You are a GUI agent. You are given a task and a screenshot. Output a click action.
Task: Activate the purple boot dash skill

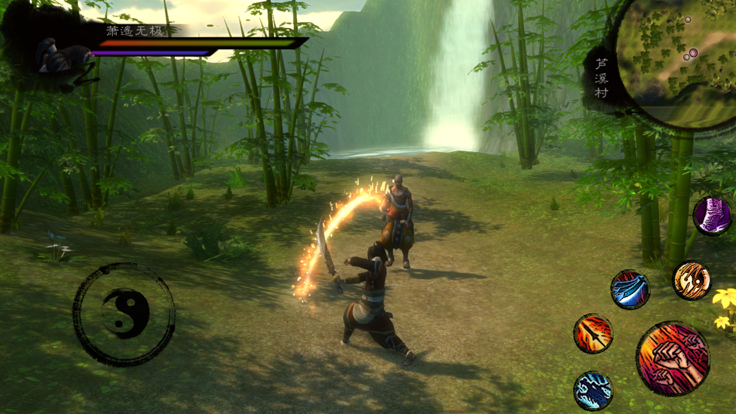(711, 216)
